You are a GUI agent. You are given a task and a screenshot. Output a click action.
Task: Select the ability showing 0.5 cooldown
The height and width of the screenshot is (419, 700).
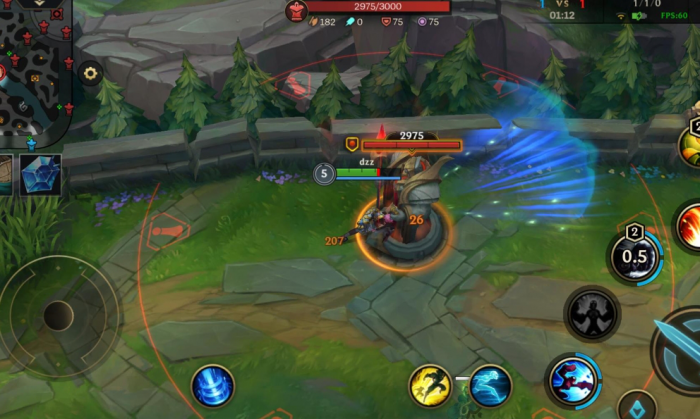pos(636,256)
